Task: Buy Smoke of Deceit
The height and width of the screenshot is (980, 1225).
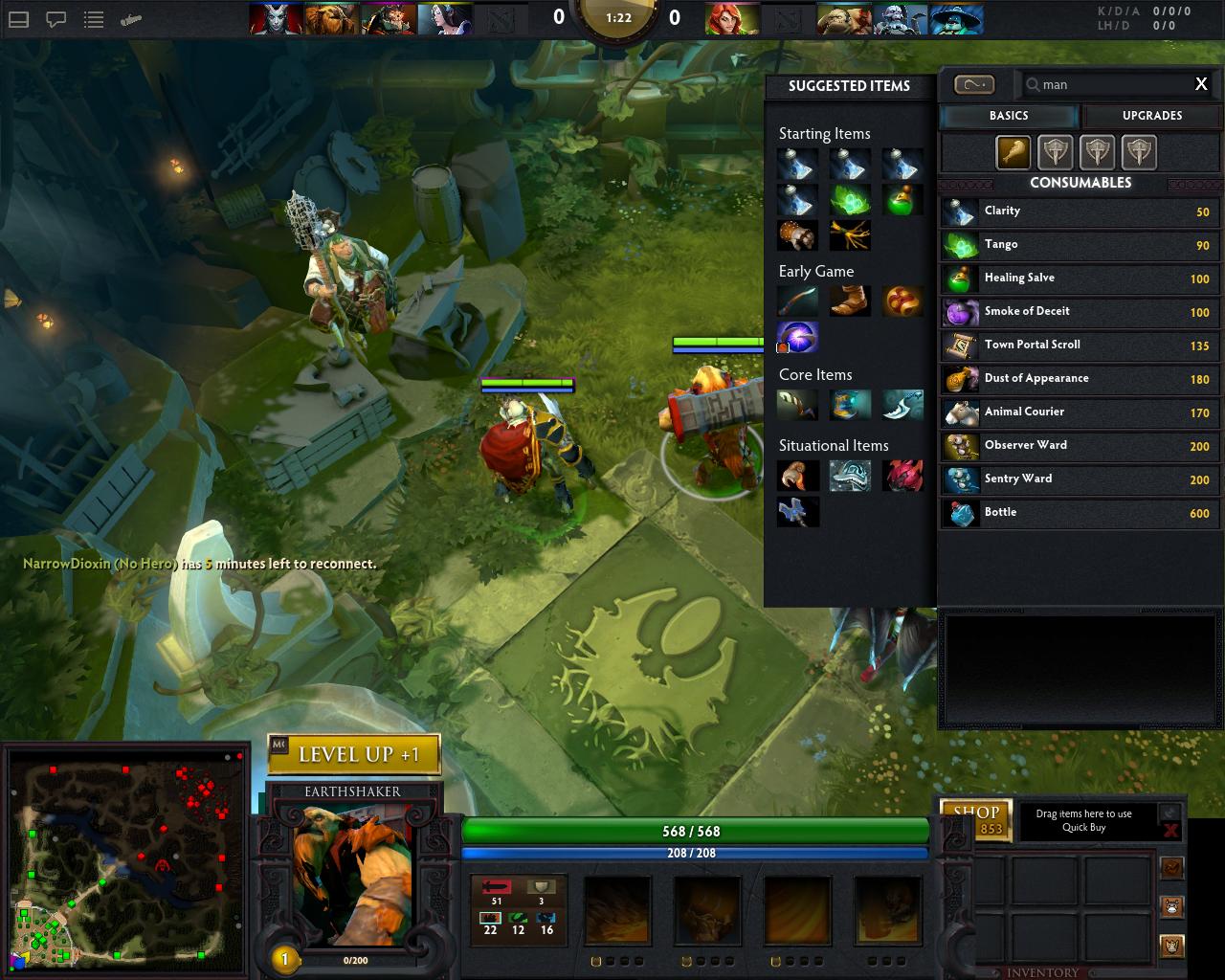Action: point(1080,312)
